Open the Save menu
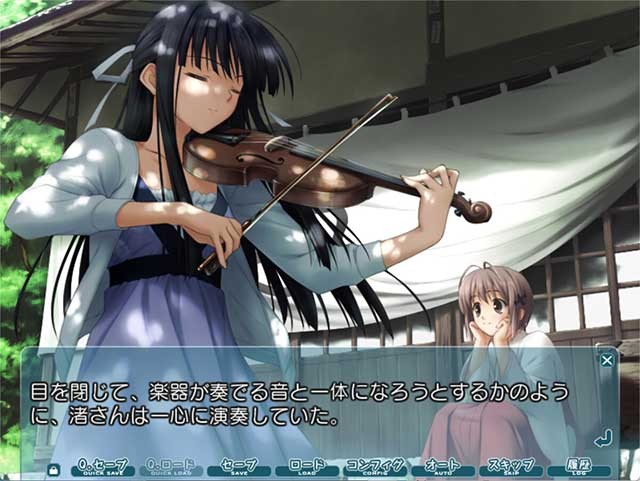Image resolution: width=640 pixels, height=481 pixels. tap(240, 467)
